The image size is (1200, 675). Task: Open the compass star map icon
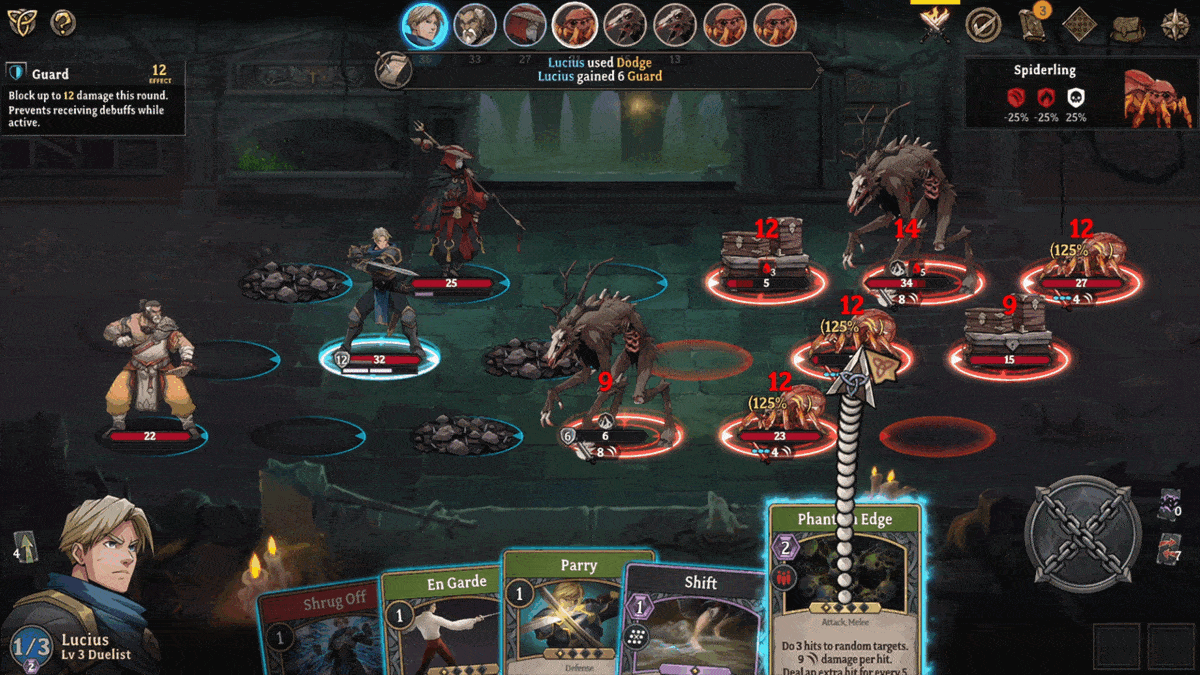[x=1175, y=25]
